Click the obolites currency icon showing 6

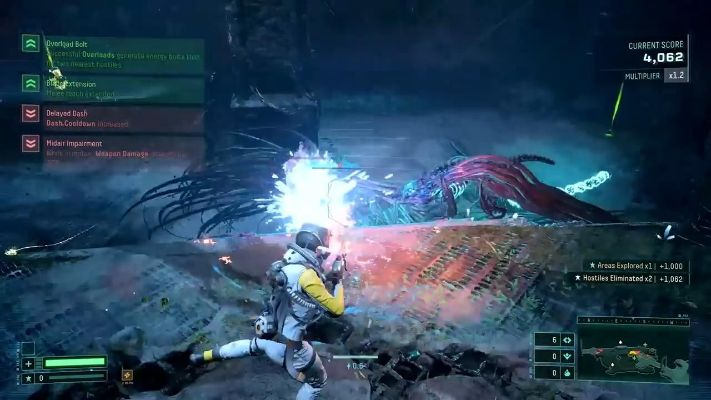coord(567,339)
